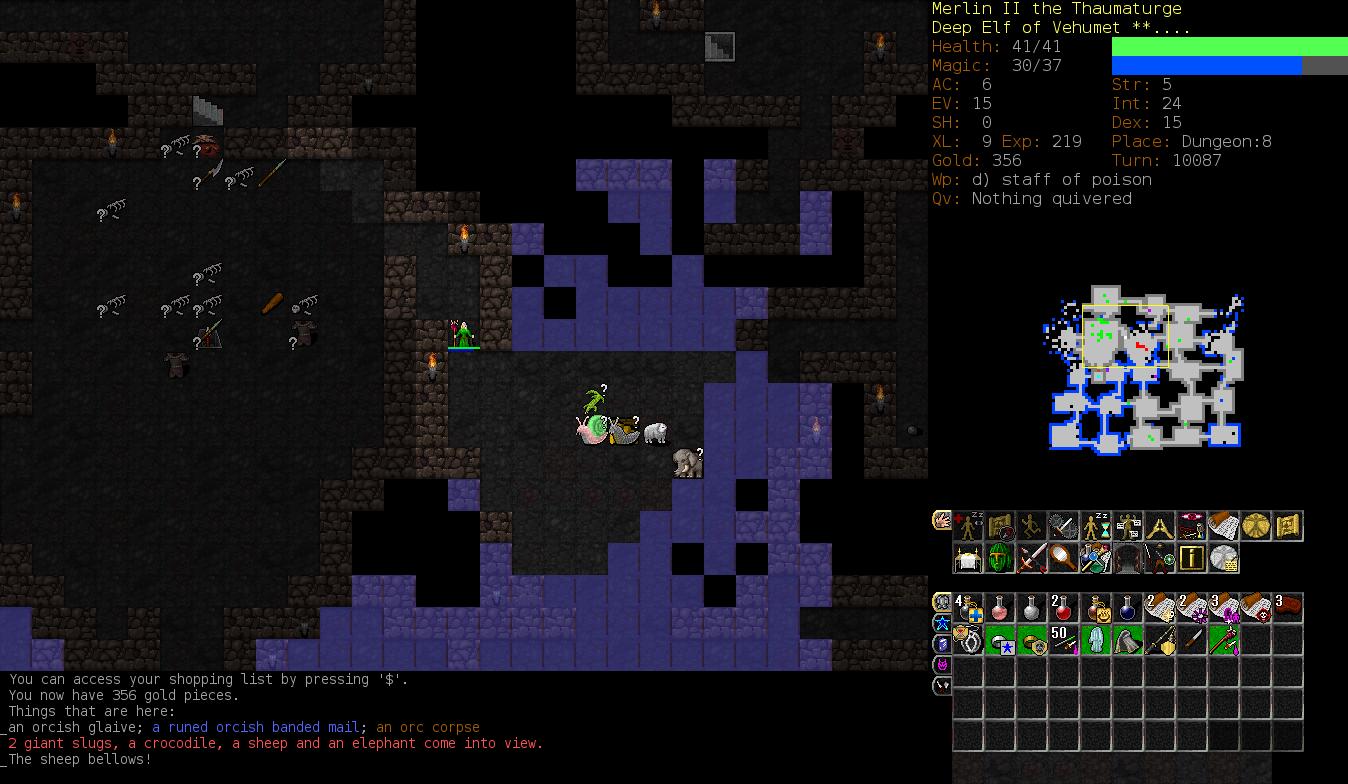Image resolution: width=1348 pixels, height=784 pixels.
Task: Select the equipped grey cloak slot
Action: tap(1128, 640)
